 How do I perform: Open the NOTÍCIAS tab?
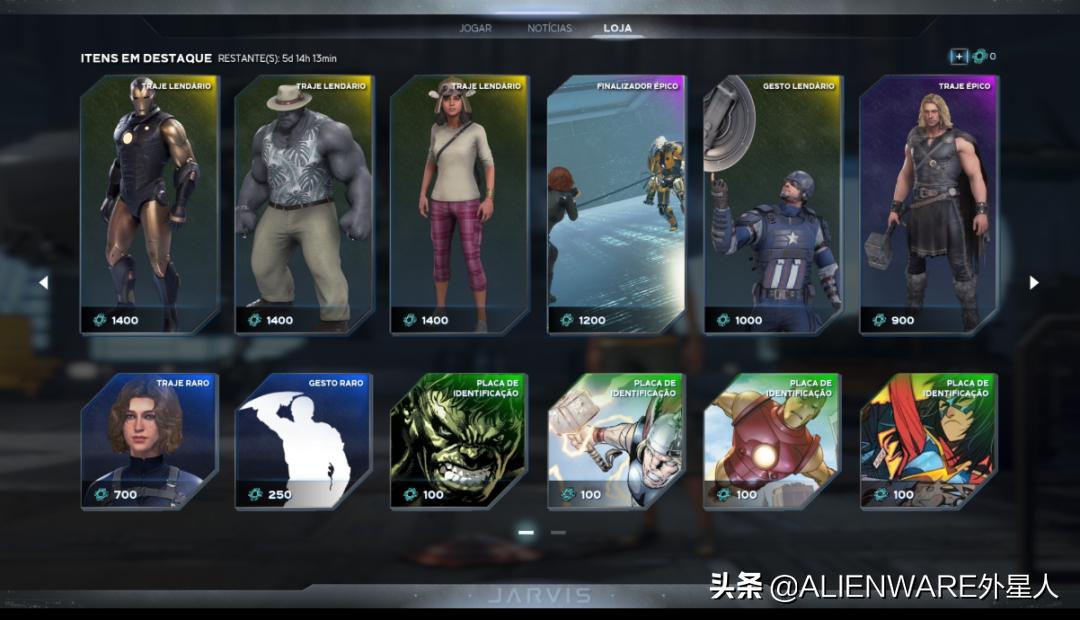tap(549, 28)
